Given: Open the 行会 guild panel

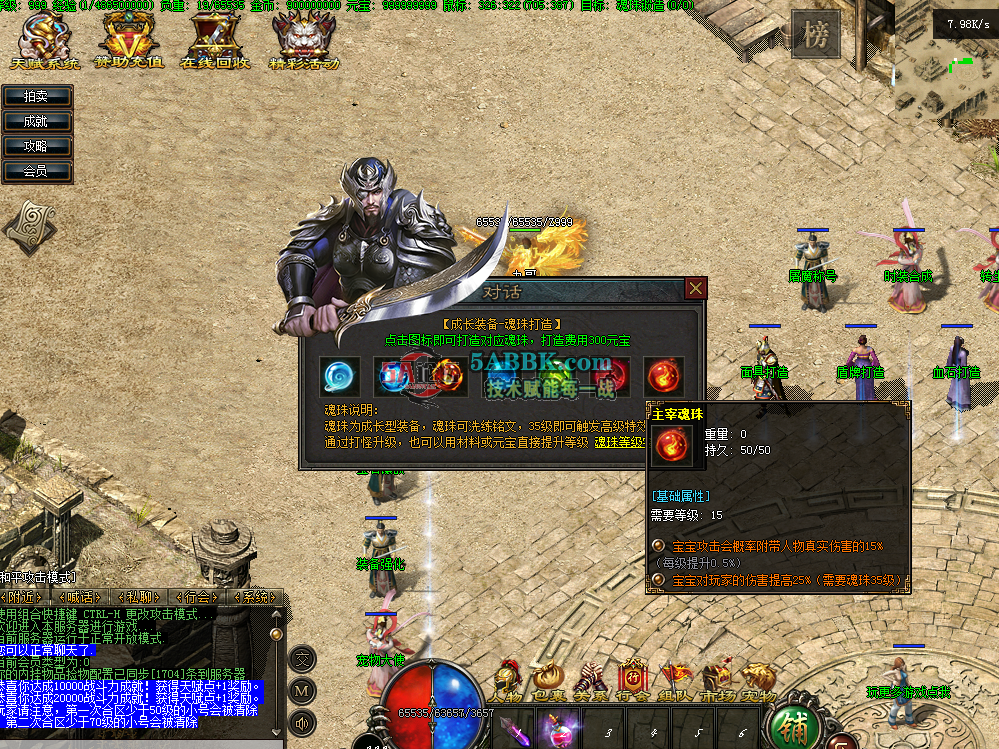Looking at the screenshot, I should click(632, 682).
